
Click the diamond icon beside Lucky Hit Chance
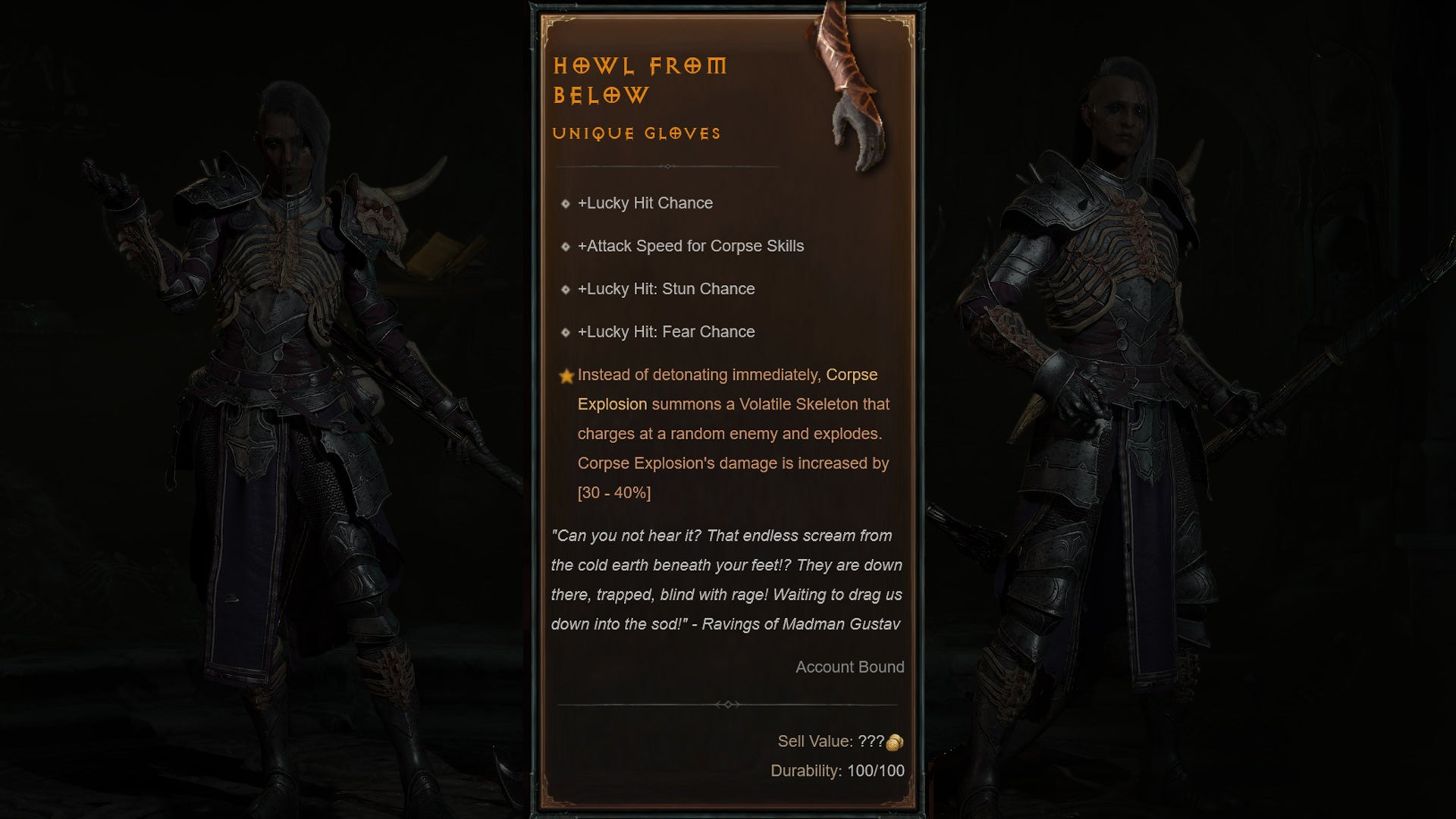pyautogui.click(x=565, y=203)
